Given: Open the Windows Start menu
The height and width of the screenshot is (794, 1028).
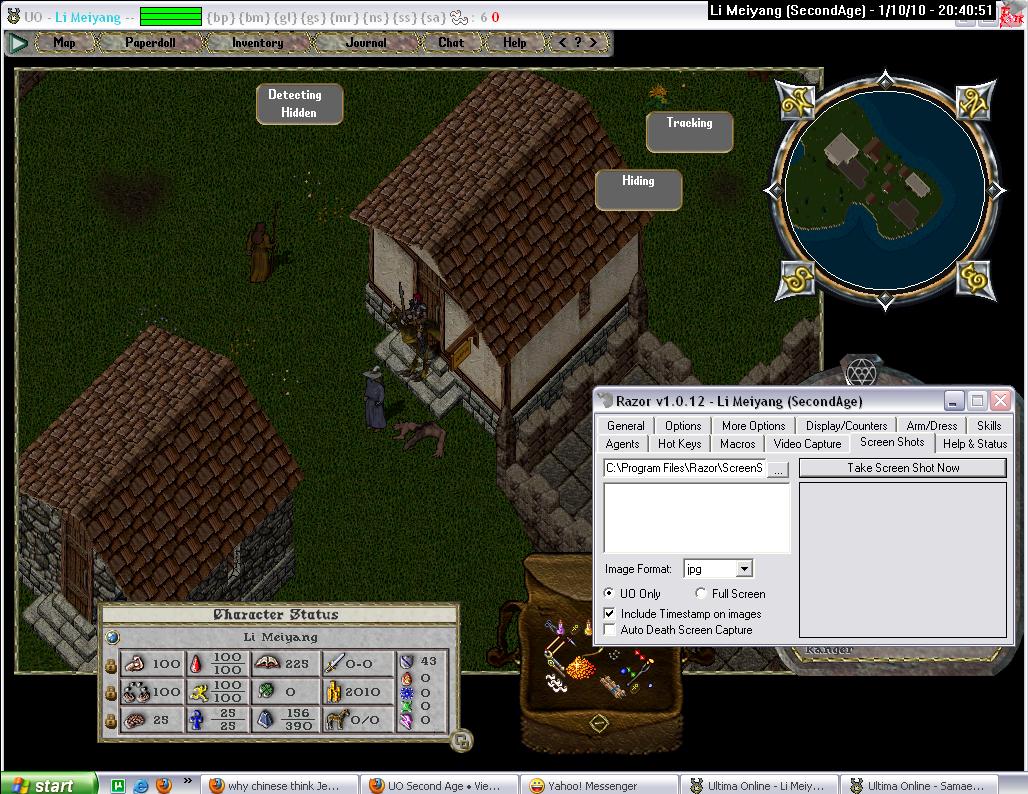Looking at the screenshot, I should pyautogui.click(x=48, y=785).
